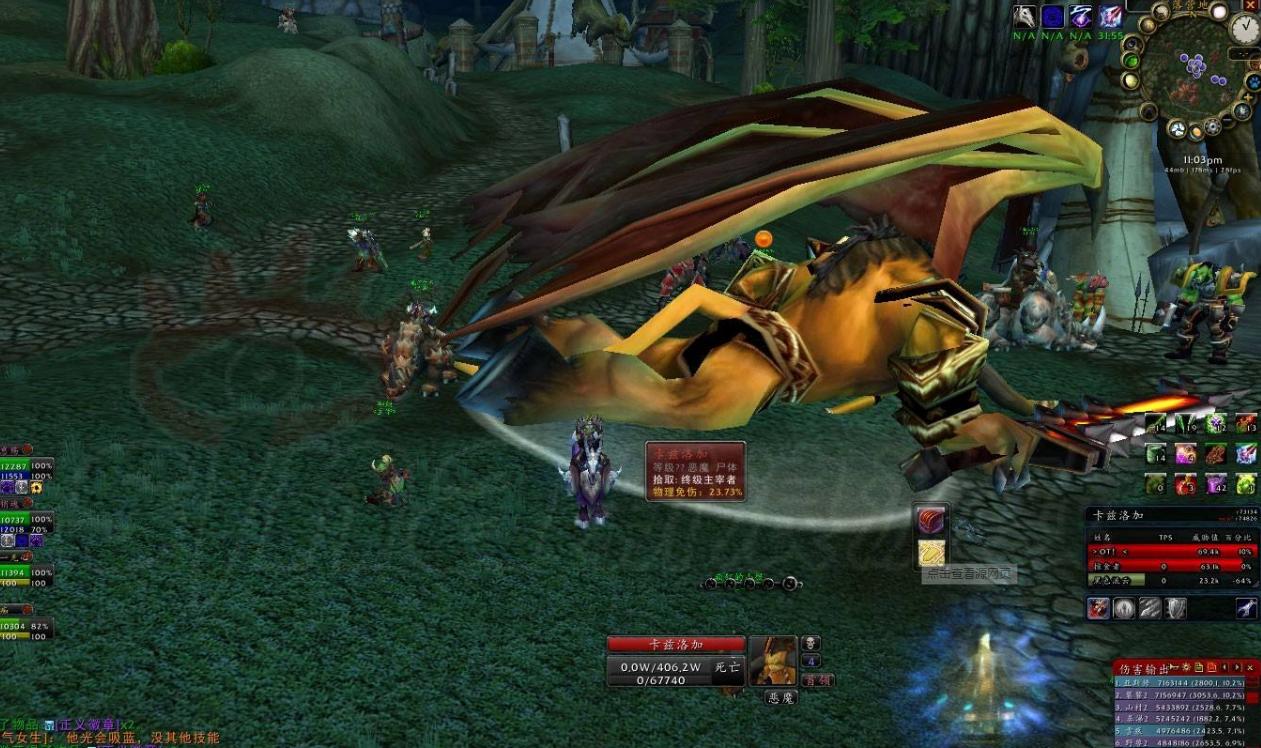Activate the red potion icon showing 3
The width and height of the screenshot is (1261, 748).
pyautogui.click(x=1185, y=485)
